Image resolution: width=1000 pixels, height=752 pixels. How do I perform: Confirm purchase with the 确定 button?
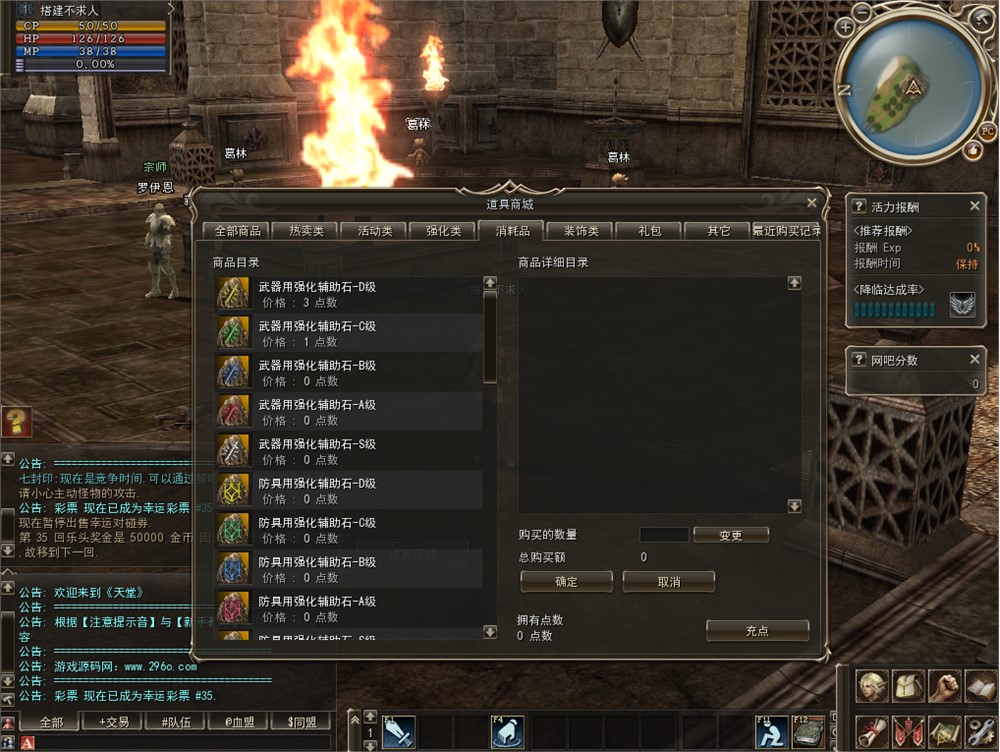(566, 581)
